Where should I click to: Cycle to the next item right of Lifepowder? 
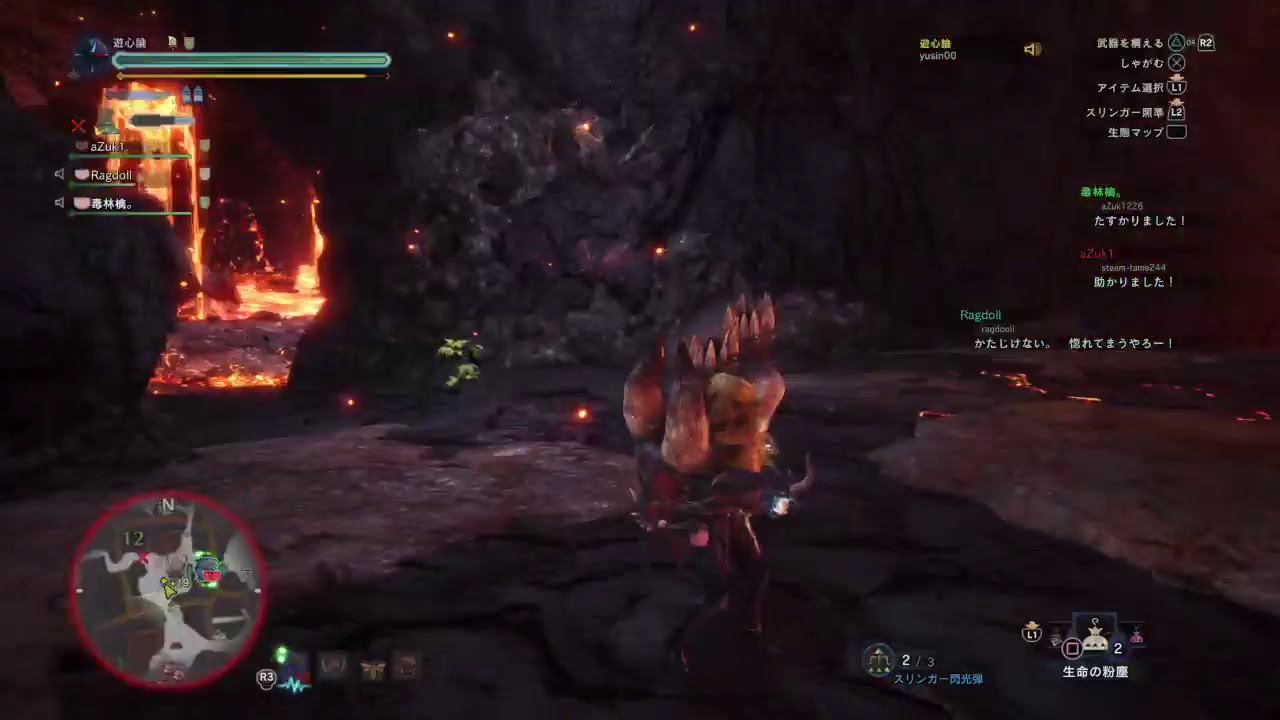pyautogui.click(x=1138, y=640)
